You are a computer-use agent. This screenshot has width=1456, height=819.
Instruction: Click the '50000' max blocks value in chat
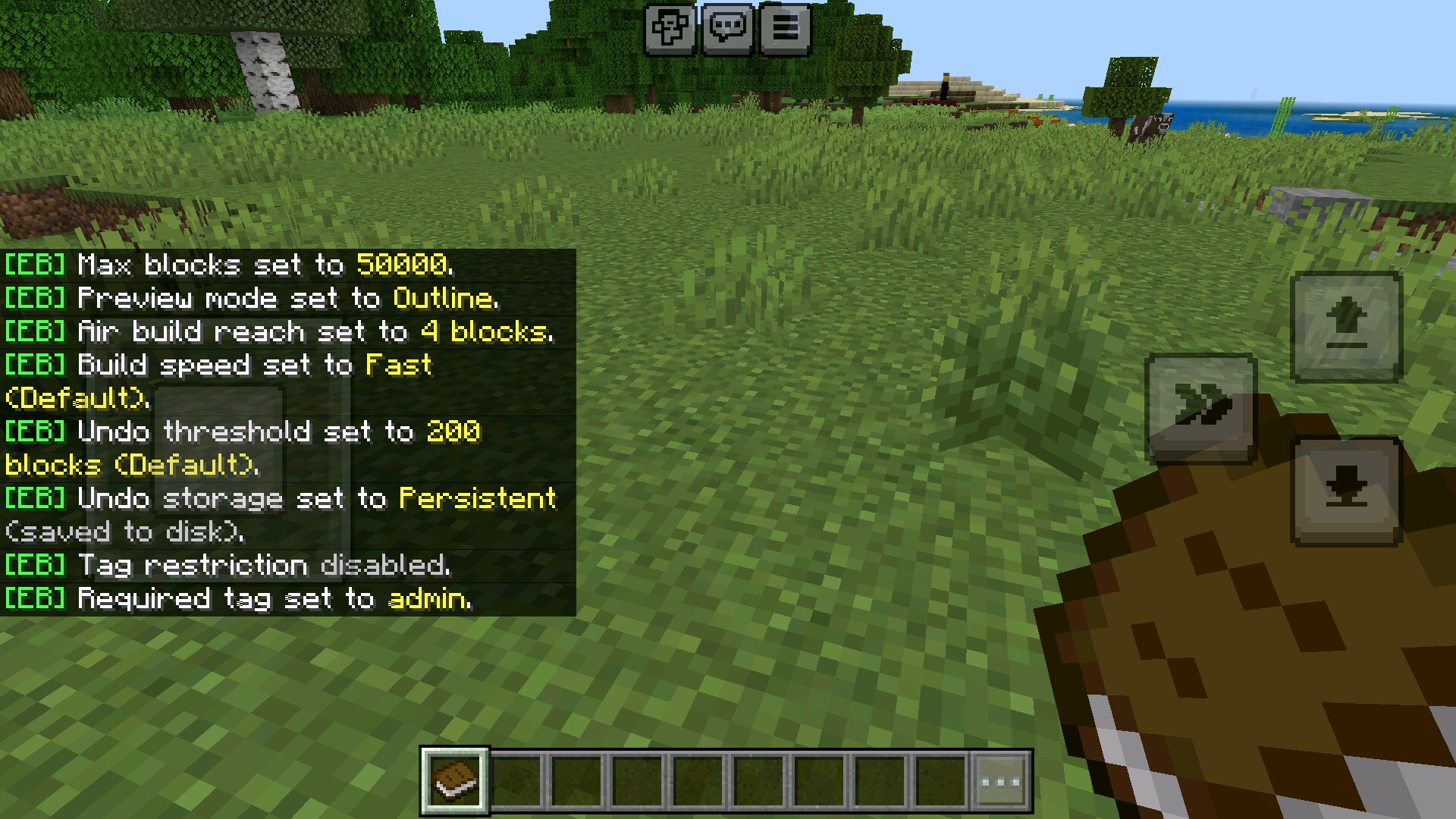point(402,265)
